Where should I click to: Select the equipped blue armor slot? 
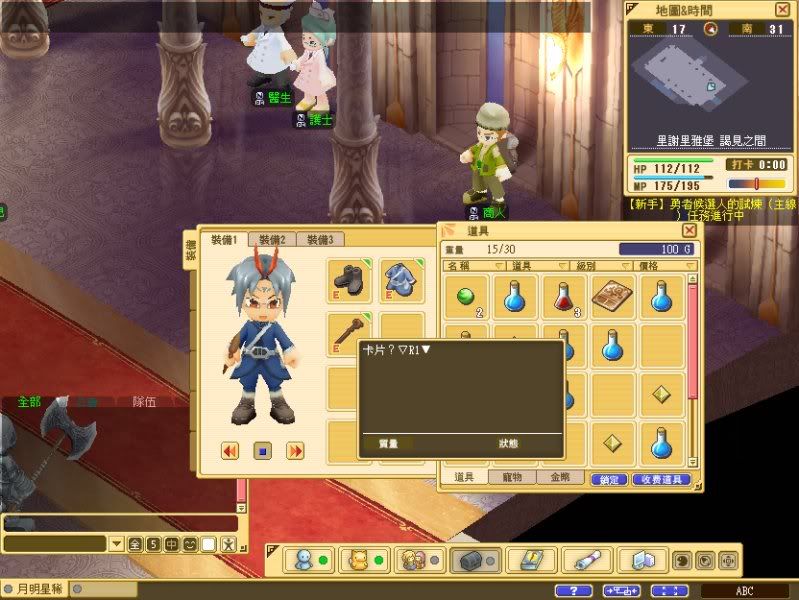click(x=403, y=281)
